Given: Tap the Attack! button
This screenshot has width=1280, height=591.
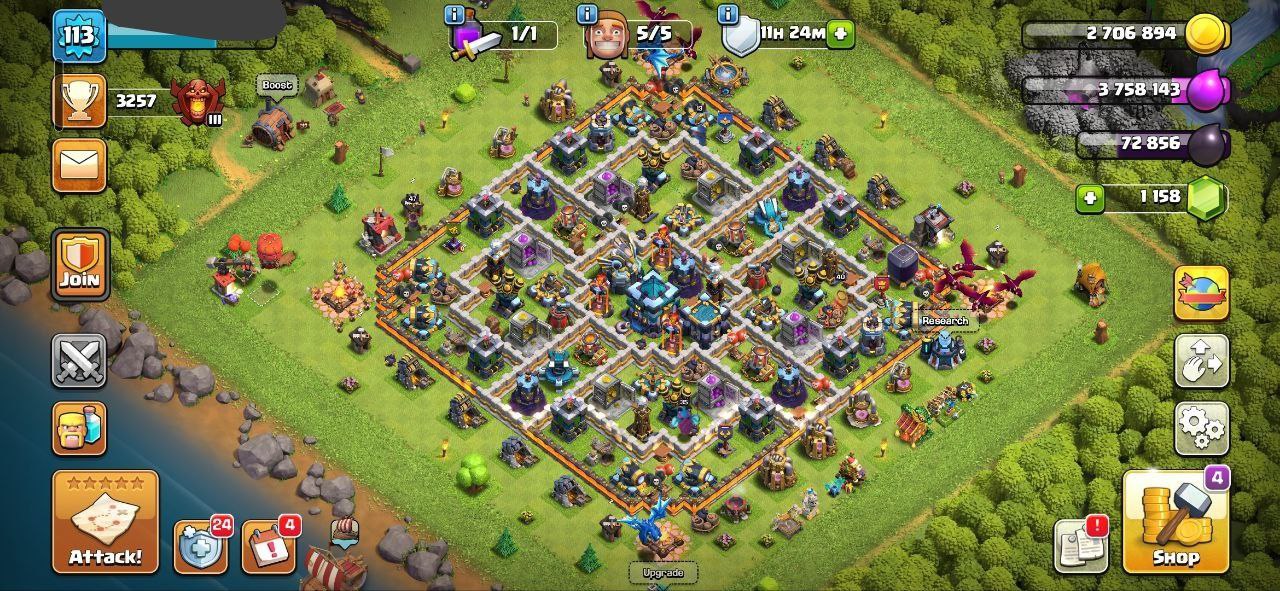Looking at the screenshot, I should pos(105,521).
